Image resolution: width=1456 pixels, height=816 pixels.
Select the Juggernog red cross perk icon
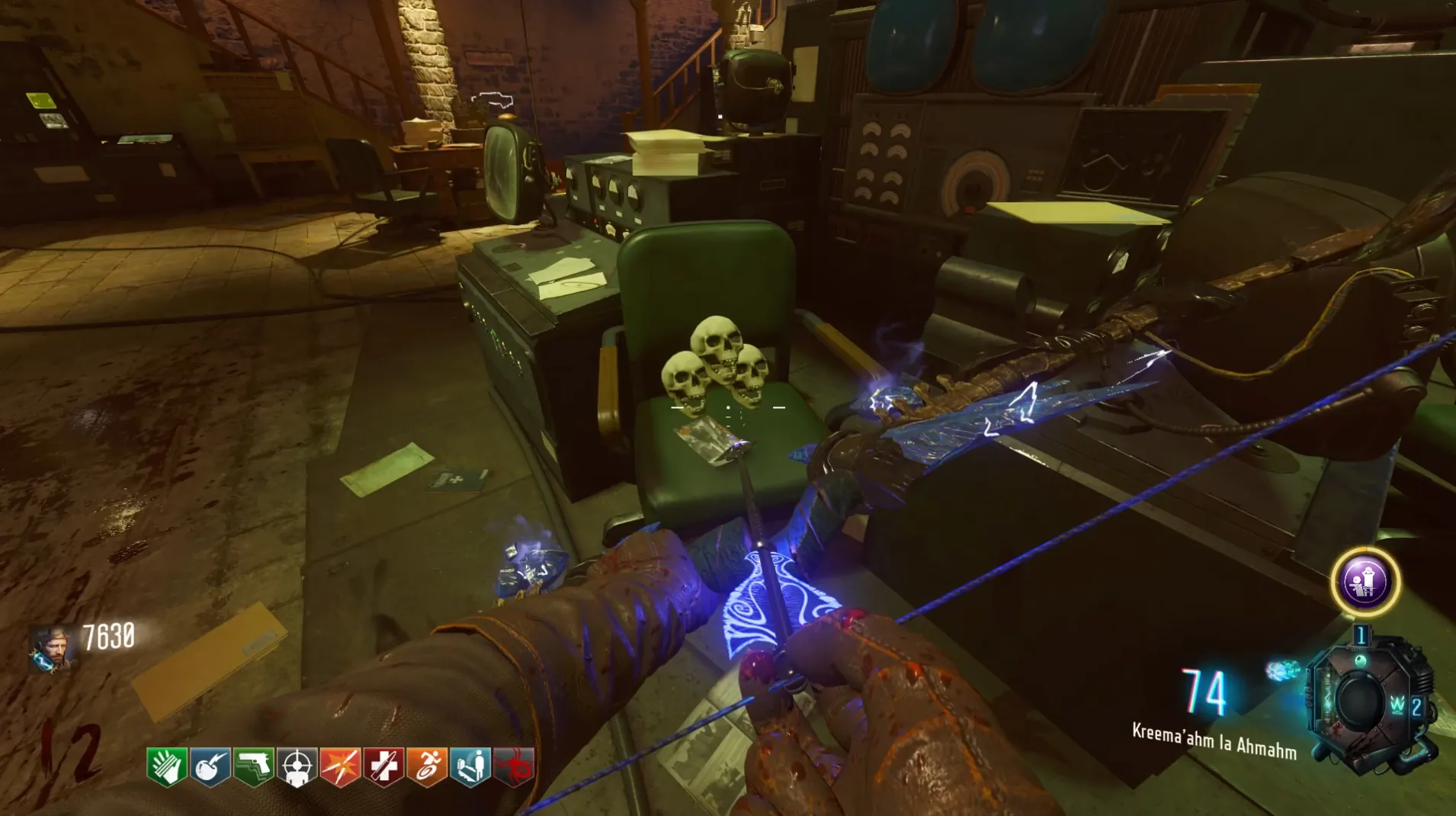point(383,766)
